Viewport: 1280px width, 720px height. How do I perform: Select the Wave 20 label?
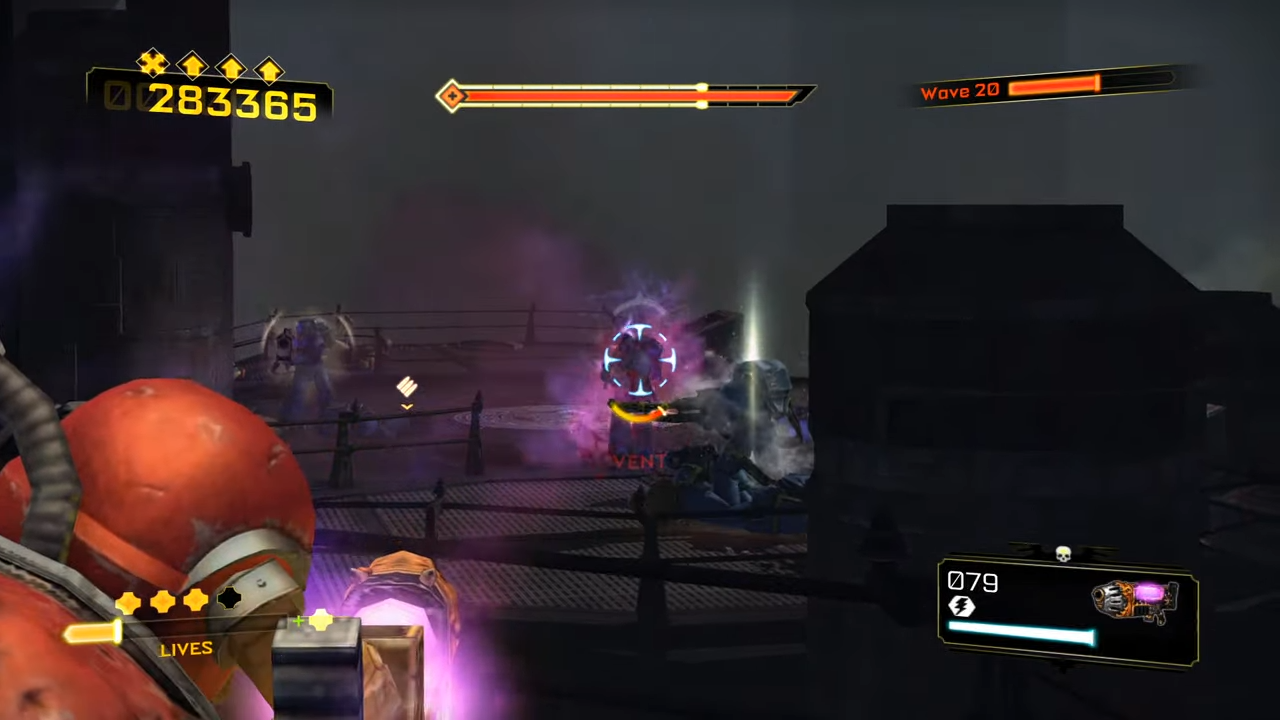(959, 91)
